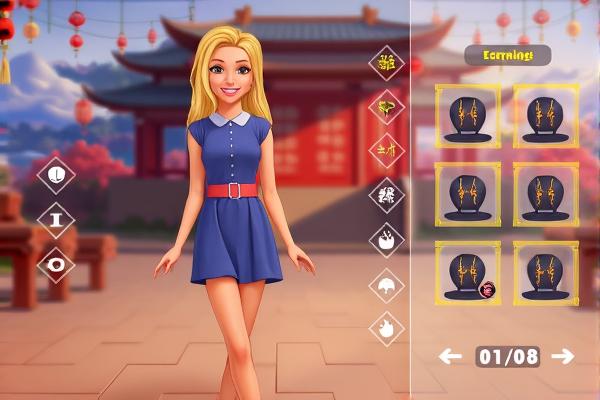Select the earrings with the red badge
The width and height of the screenshot is (600, 400).
coord(468,273)
